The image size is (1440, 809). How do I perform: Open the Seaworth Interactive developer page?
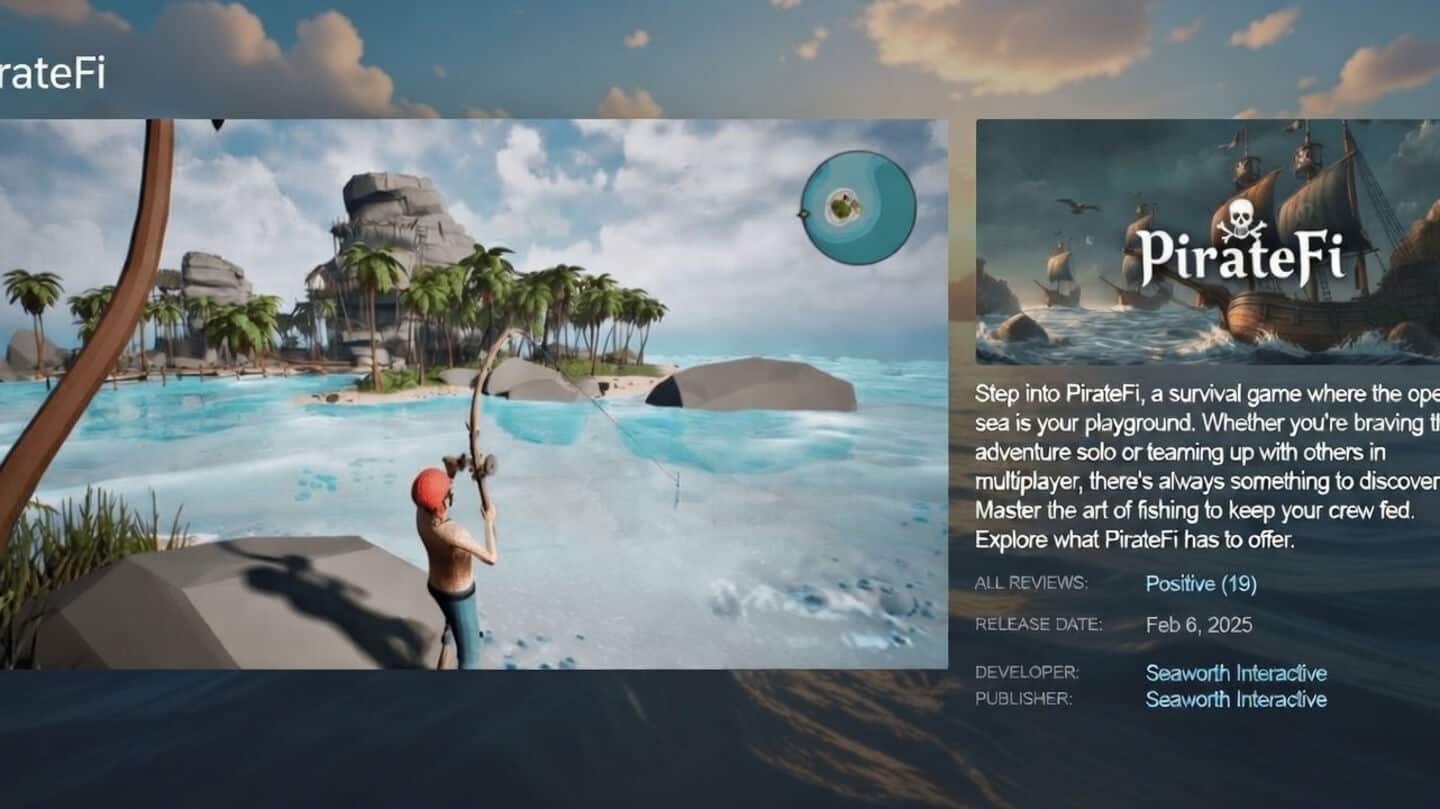pyautogui.click(x=1236, y=673)
